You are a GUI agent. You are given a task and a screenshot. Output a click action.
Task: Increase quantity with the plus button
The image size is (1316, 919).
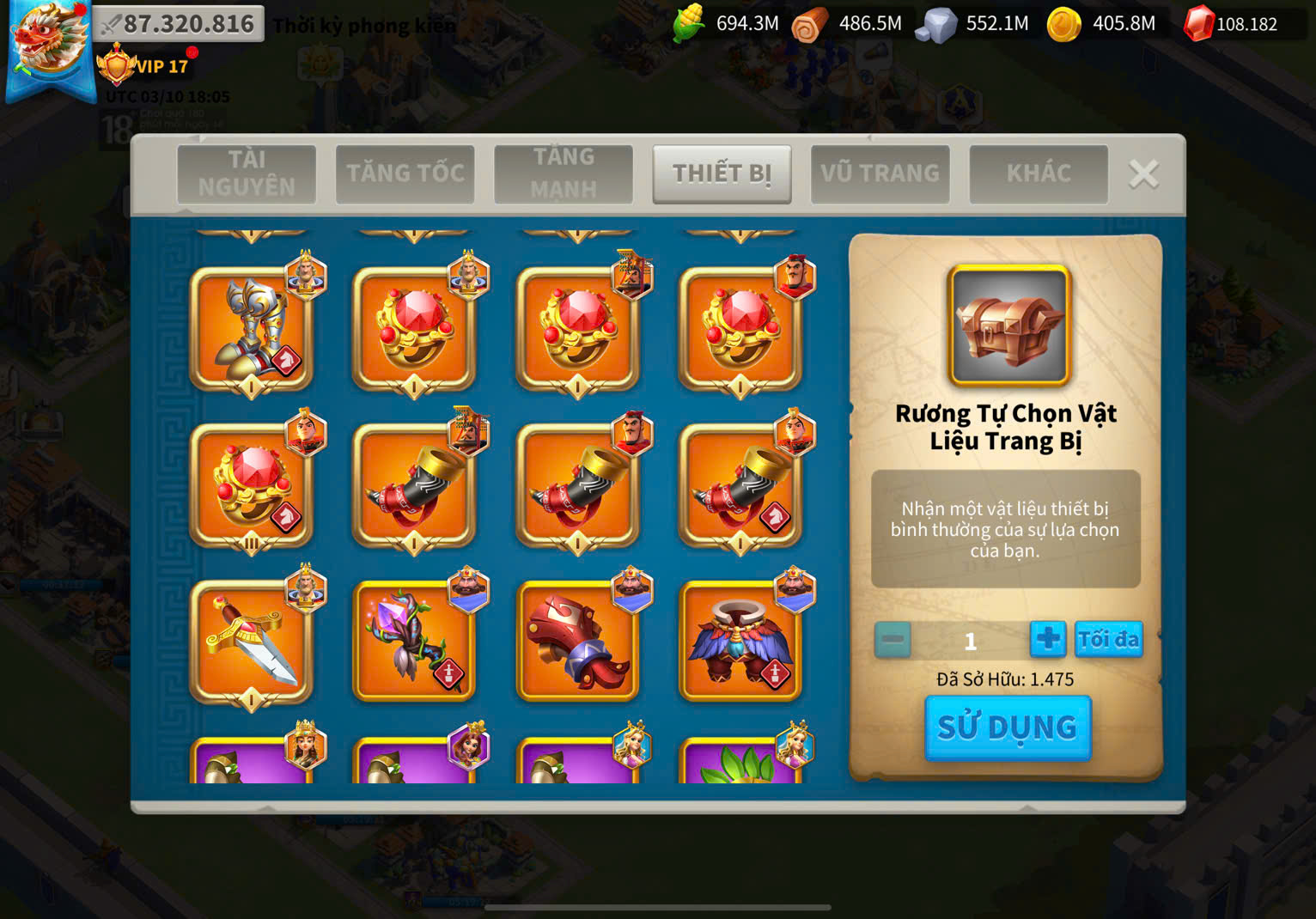pyautogui.click(x=1047, y=639)
